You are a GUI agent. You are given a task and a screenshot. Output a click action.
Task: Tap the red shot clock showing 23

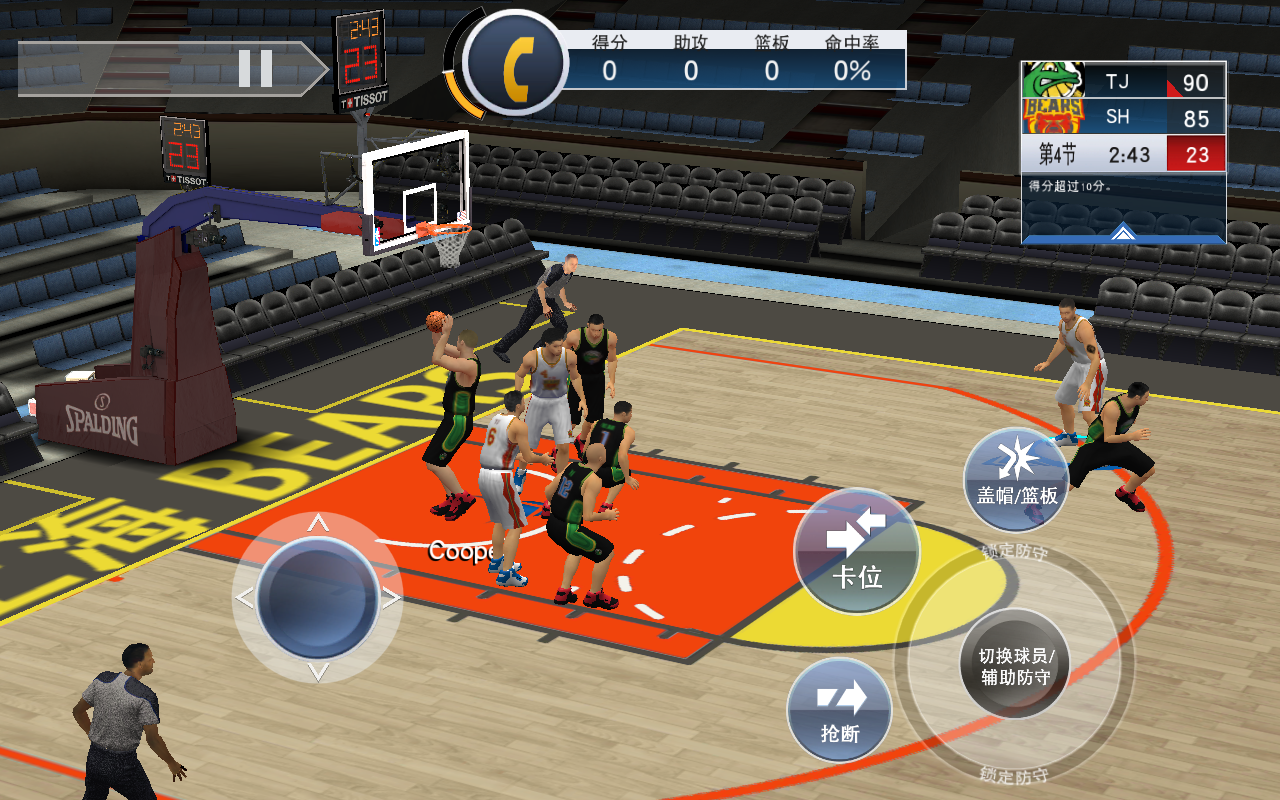pyautogui.click(x=1196, y=153)
